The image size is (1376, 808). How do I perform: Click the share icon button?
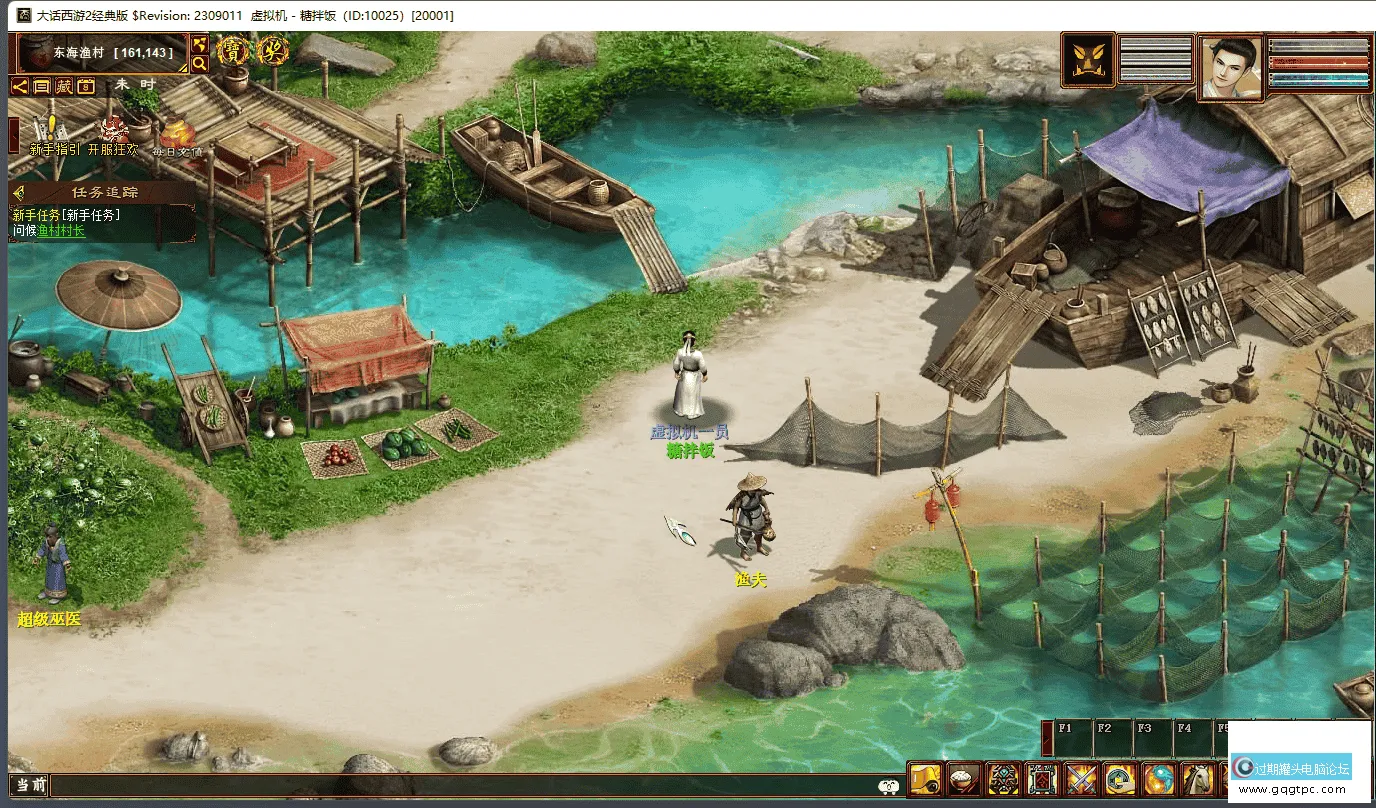[20, 86]
